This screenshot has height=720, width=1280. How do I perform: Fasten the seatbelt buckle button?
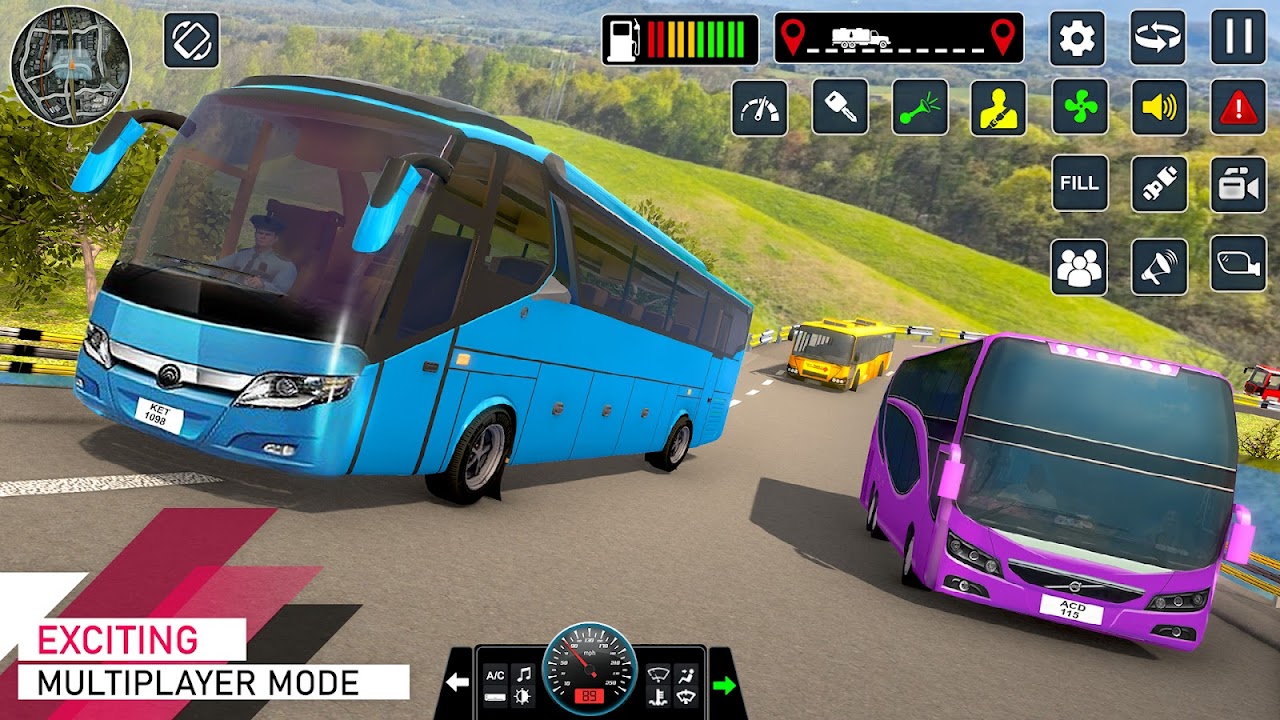pyautogui.click(x=1159, y=183)
